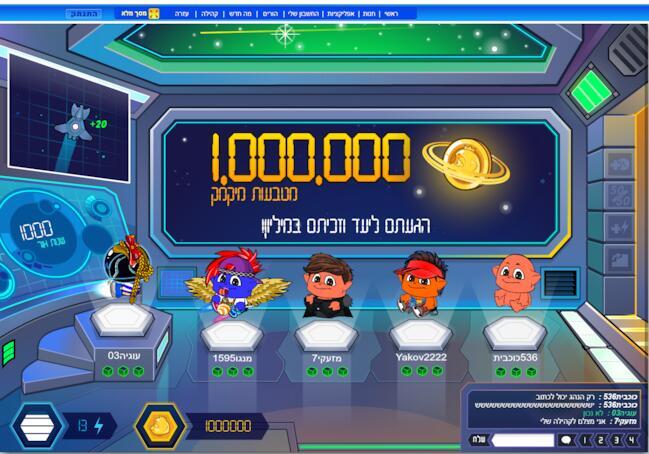Select chat preset number 2

pyautogui.click(x=602, y=439)
